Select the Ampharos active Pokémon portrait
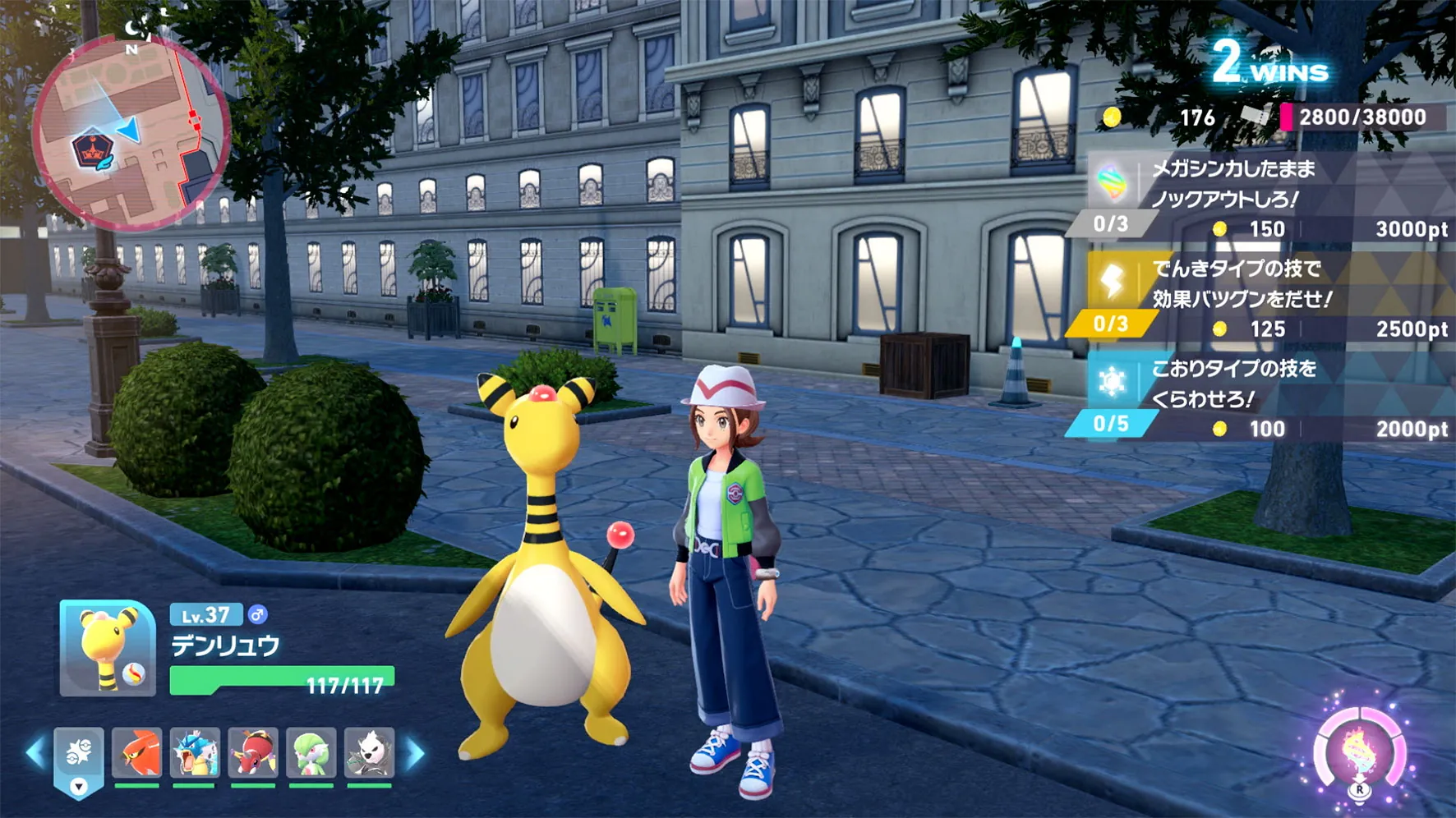This screenshot has width=1456, height=818. point(108,649)
